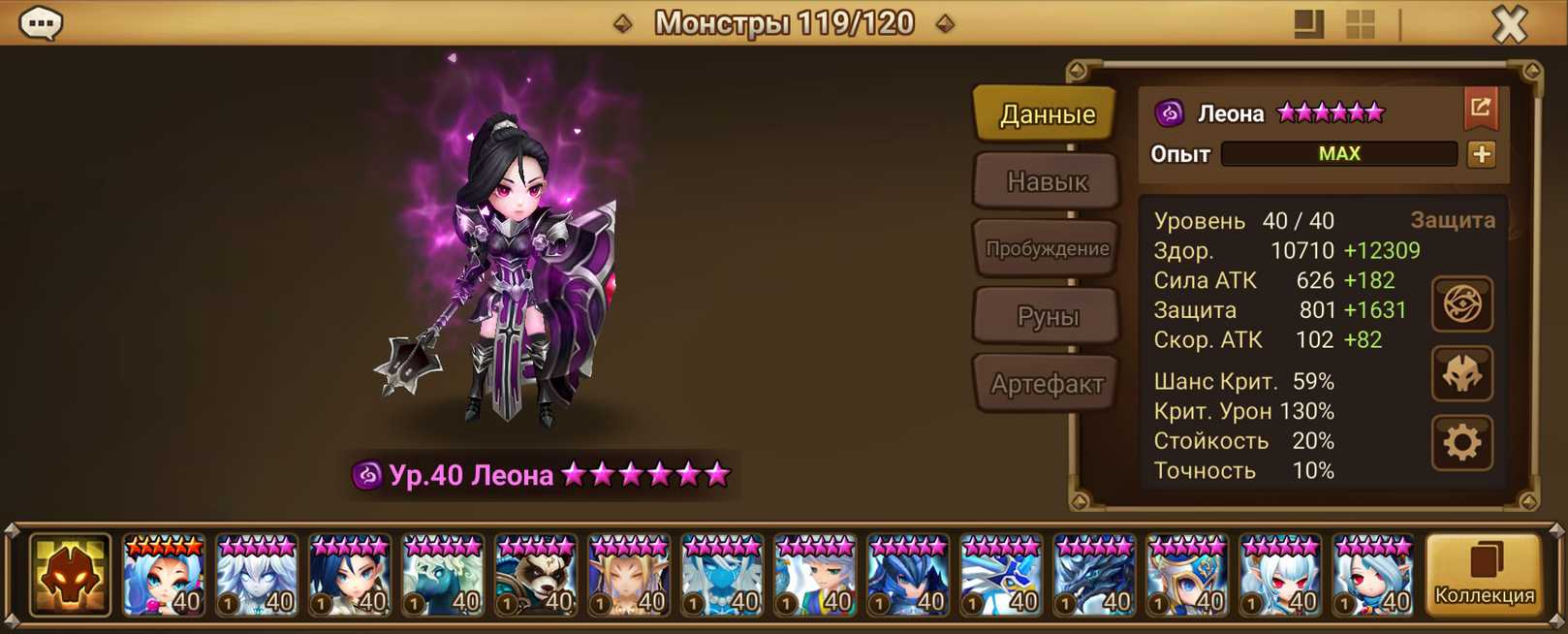Select the raccoon monster thumbnail

tap(536, 576)
